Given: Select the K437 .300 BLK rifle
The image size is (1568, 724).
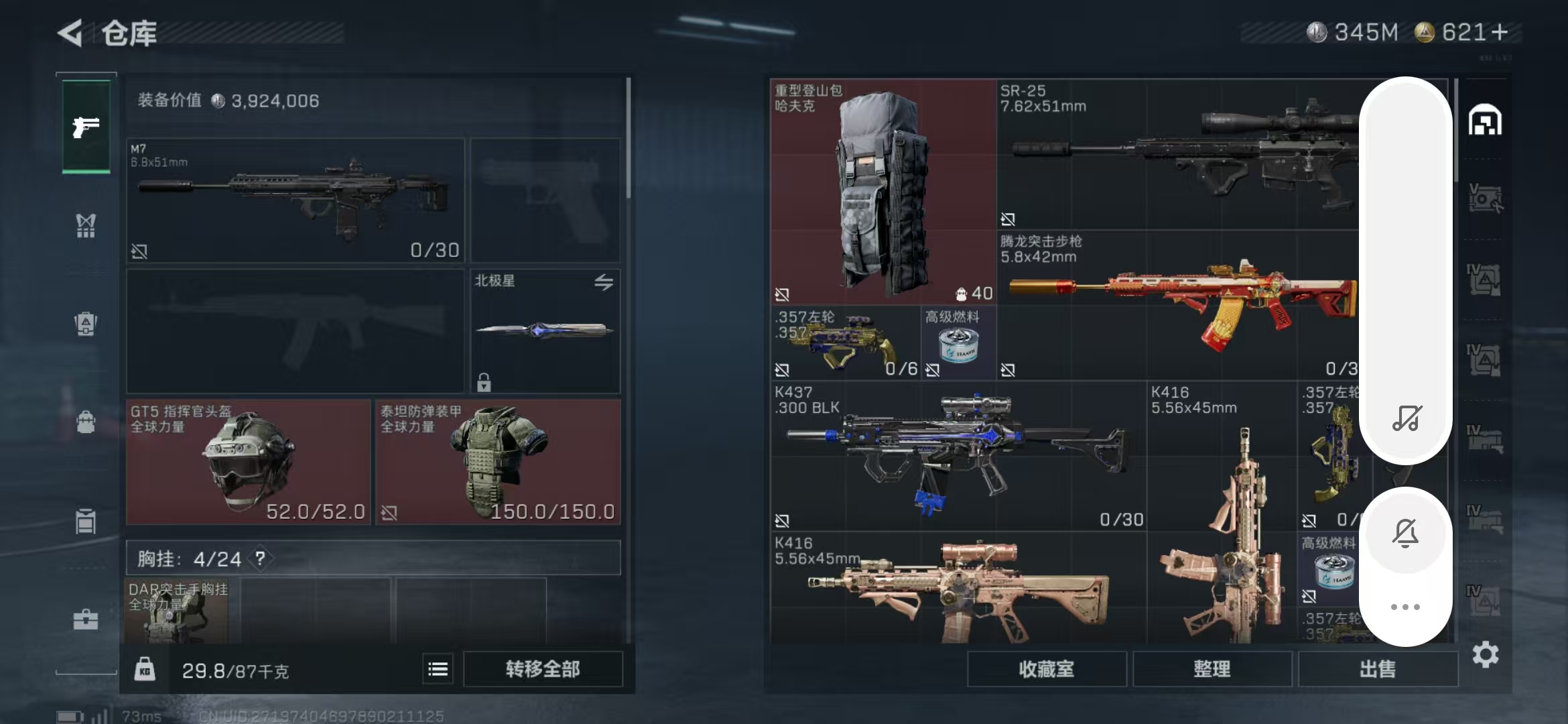Looking at the screenshot, I should coord(958,456).
